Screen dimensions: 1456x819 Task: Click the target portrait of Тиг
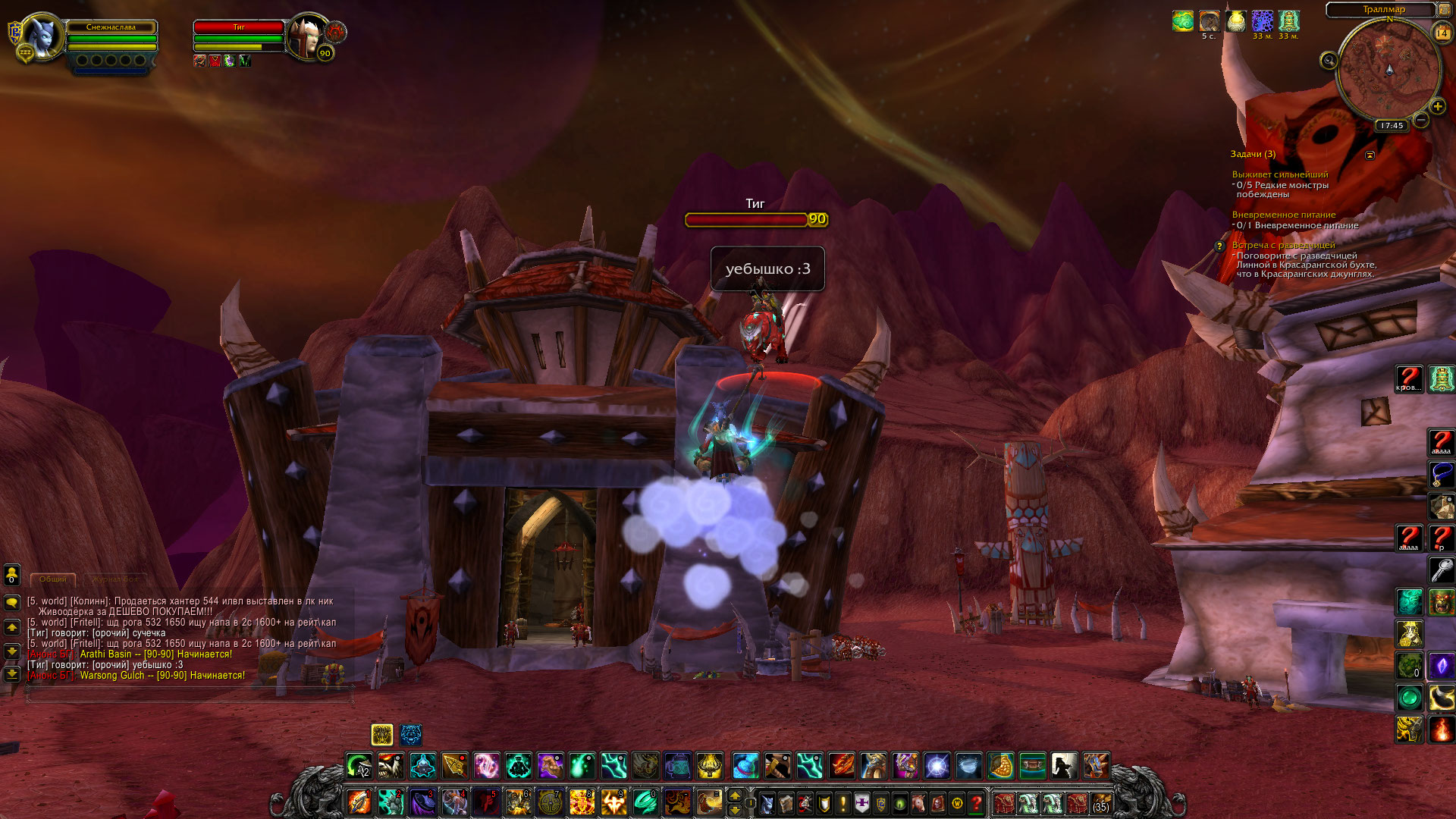[x=306, y=34]
